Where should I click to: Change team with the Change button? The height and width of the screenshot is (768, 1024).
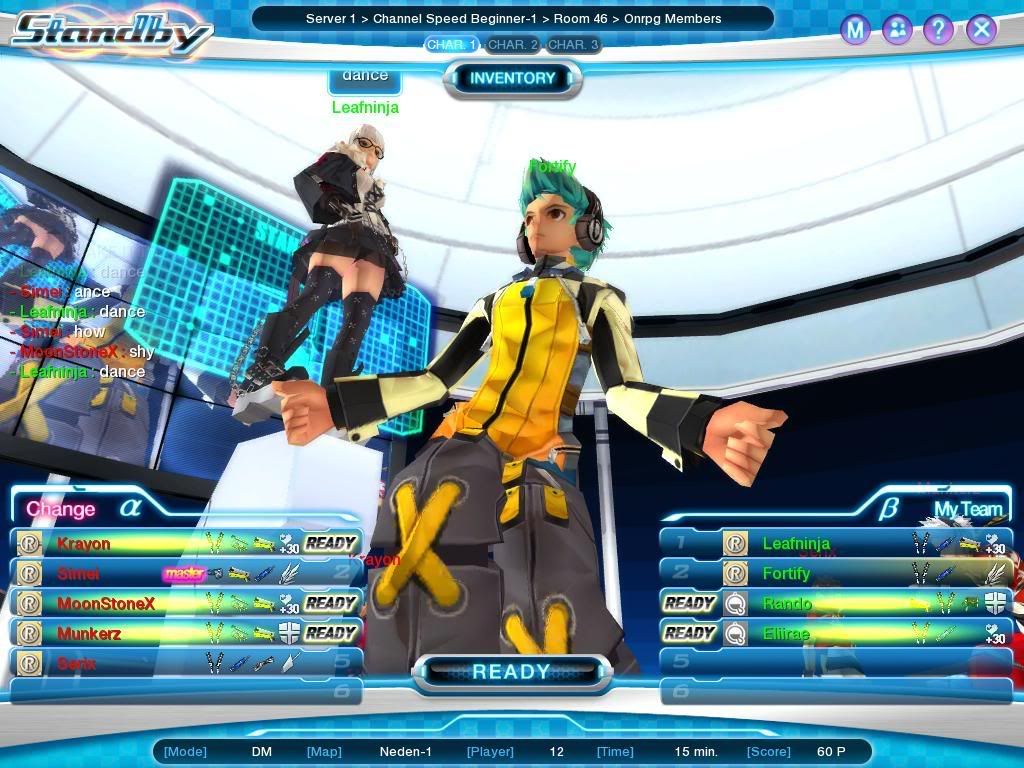61,509
